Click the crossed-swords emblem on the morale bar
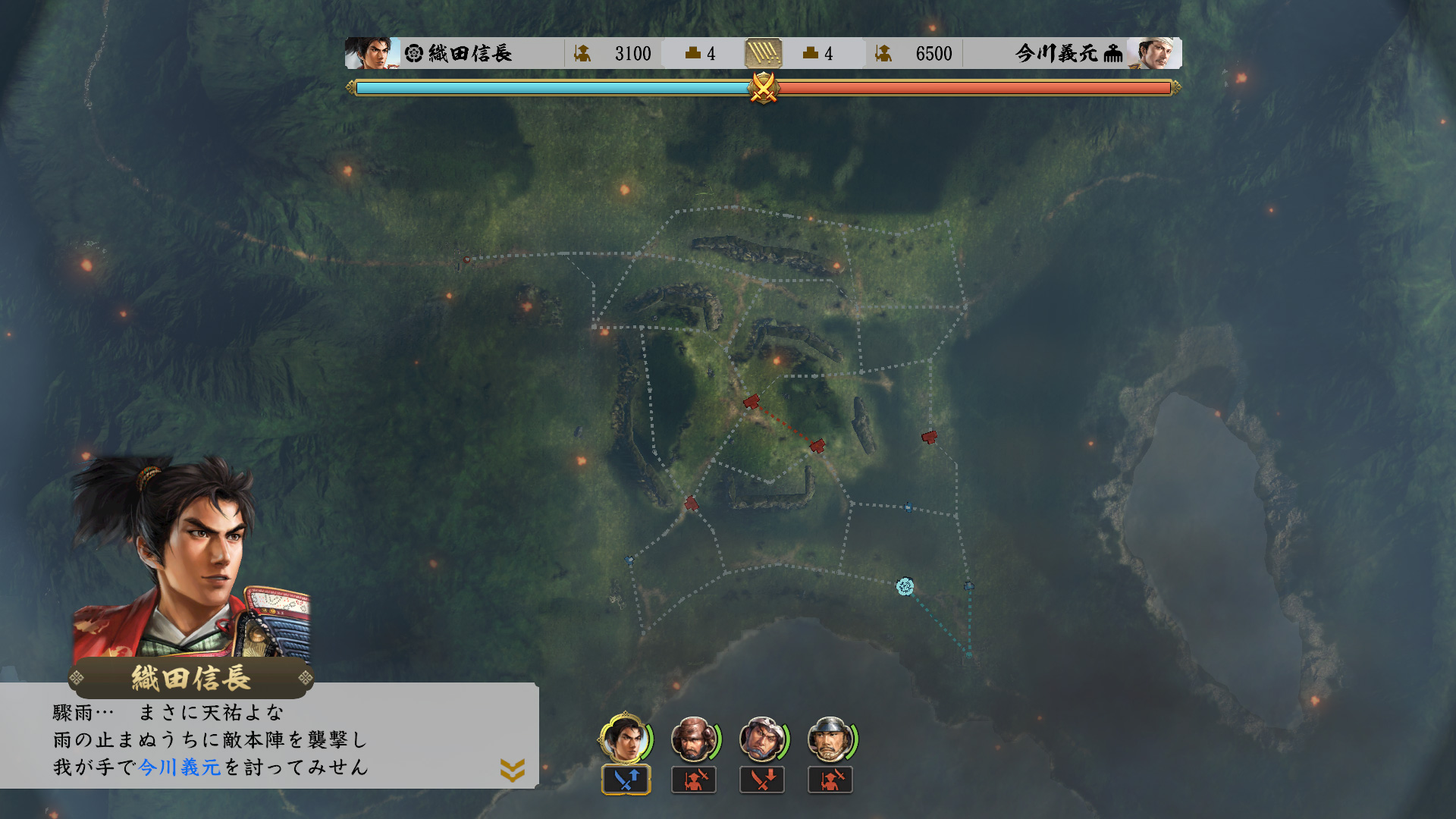 [764, 88]
